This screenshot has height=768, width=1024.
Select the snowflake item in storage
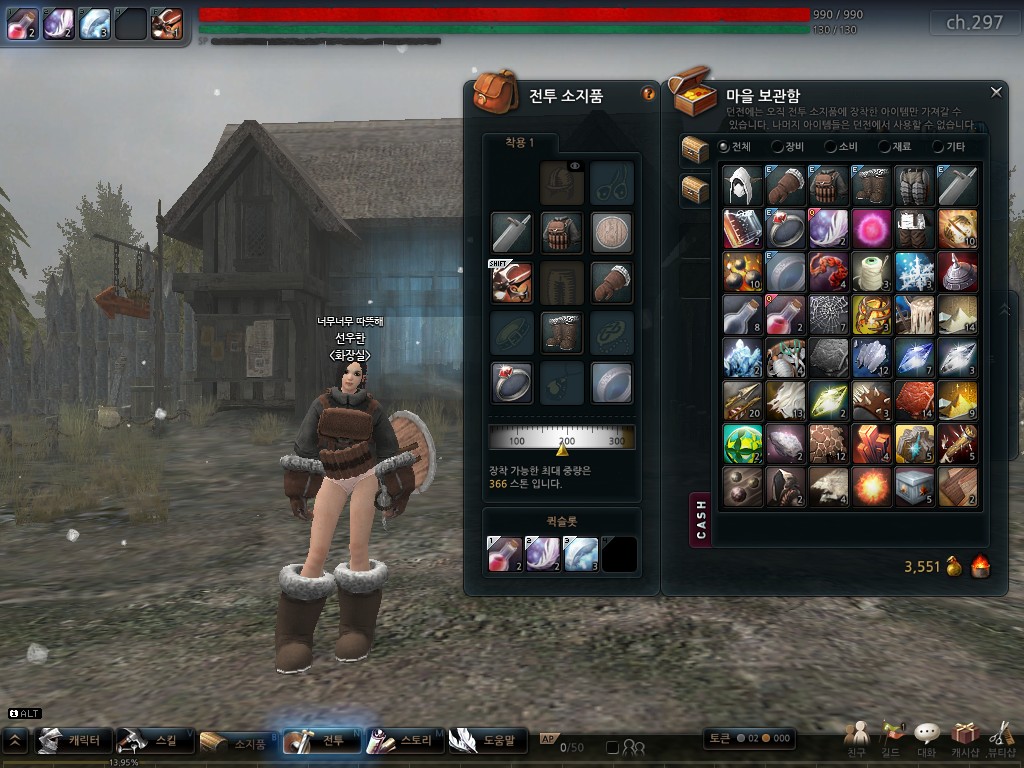(915, 272)
